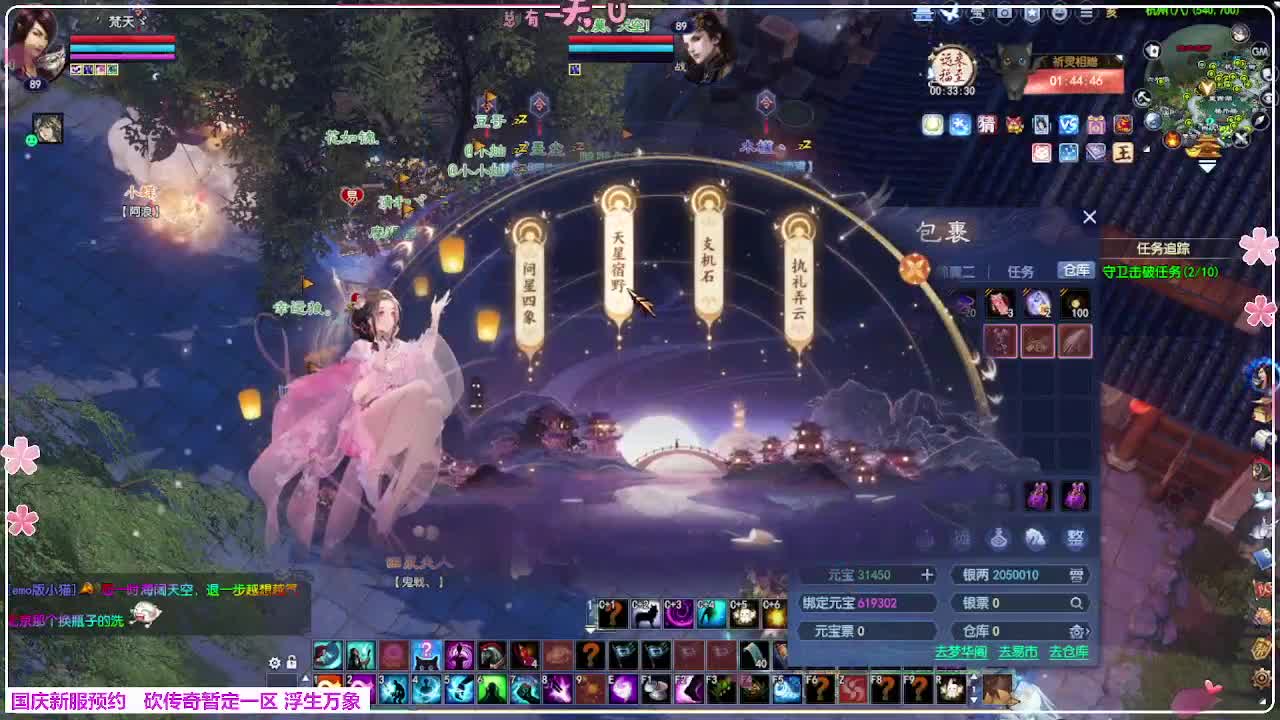Open the 猜 guessing event icon
The height and width of the screenshot is (720, 1280).
986,124
